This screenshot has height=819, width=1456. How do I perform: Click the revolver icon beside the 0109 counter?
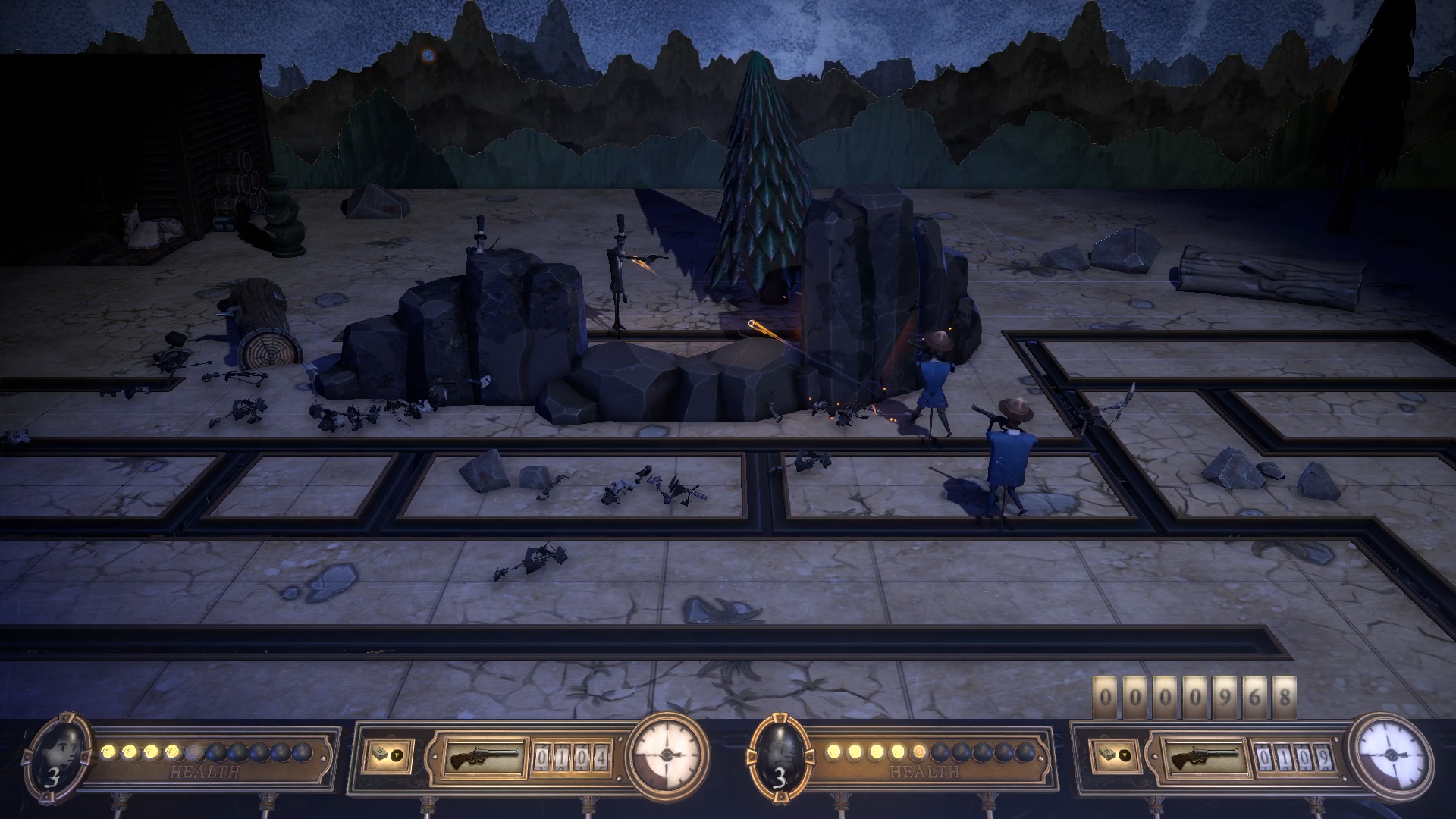coord(1203,758)
